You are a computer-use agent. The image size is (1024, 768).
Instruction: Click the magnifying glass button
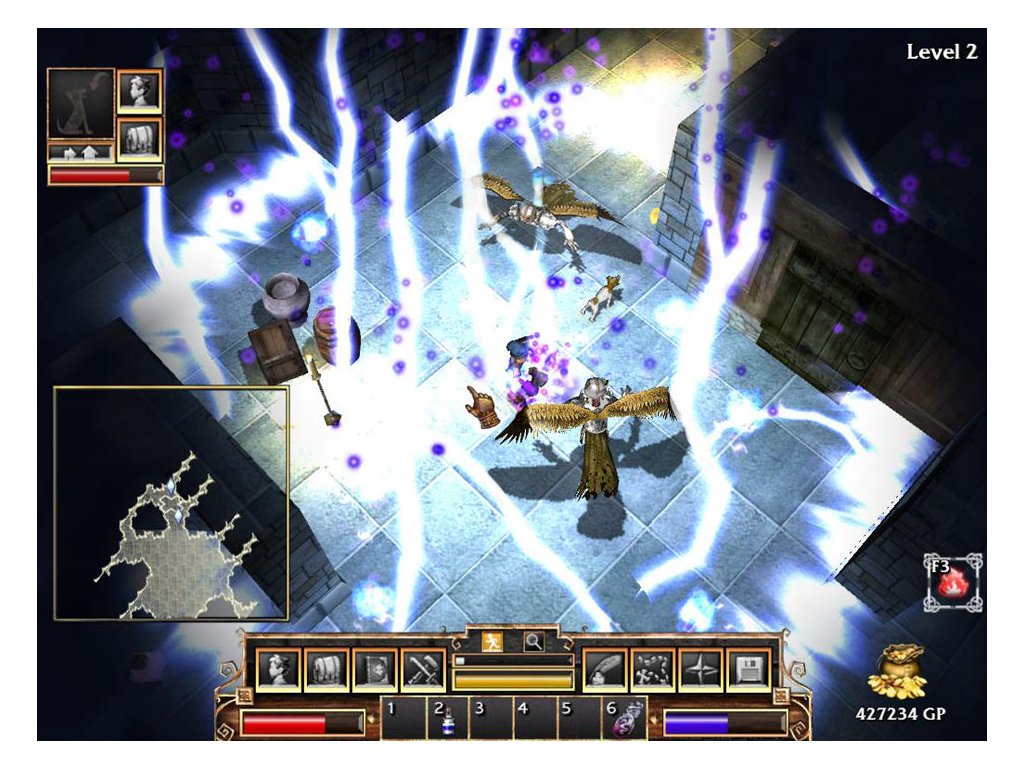534,641
